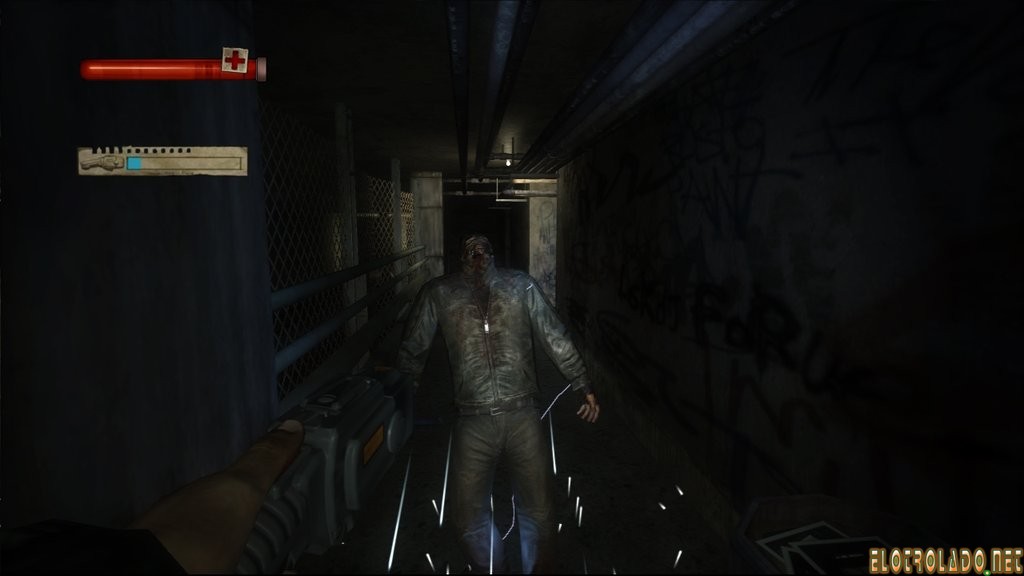Select the red cross medkit icon

236,63
